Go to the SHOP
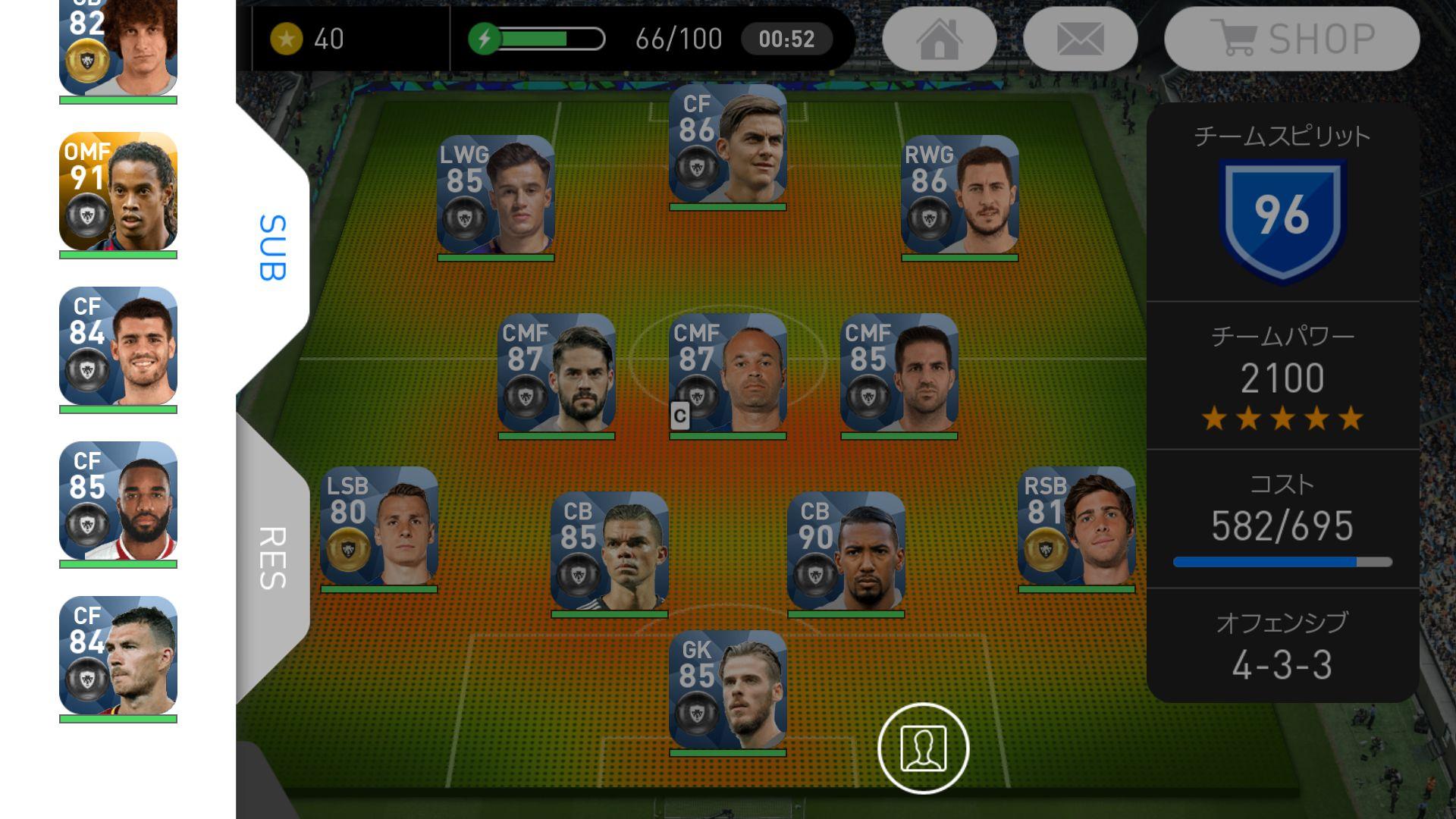 point(1291,39)
